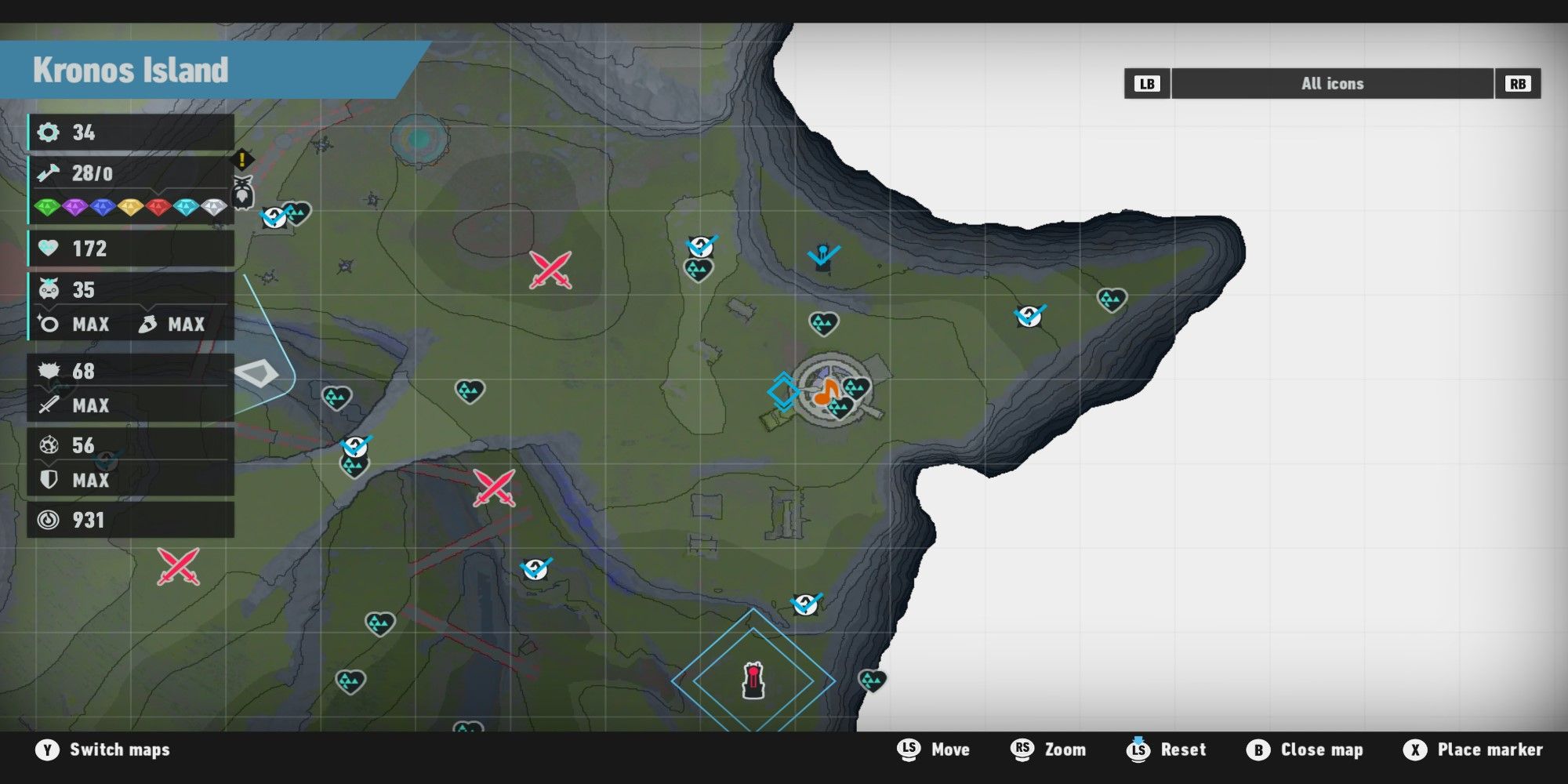Click the gear icon showing 34
The width and height of the screenshot is (1568, 784).
click(x=50, y=132)
